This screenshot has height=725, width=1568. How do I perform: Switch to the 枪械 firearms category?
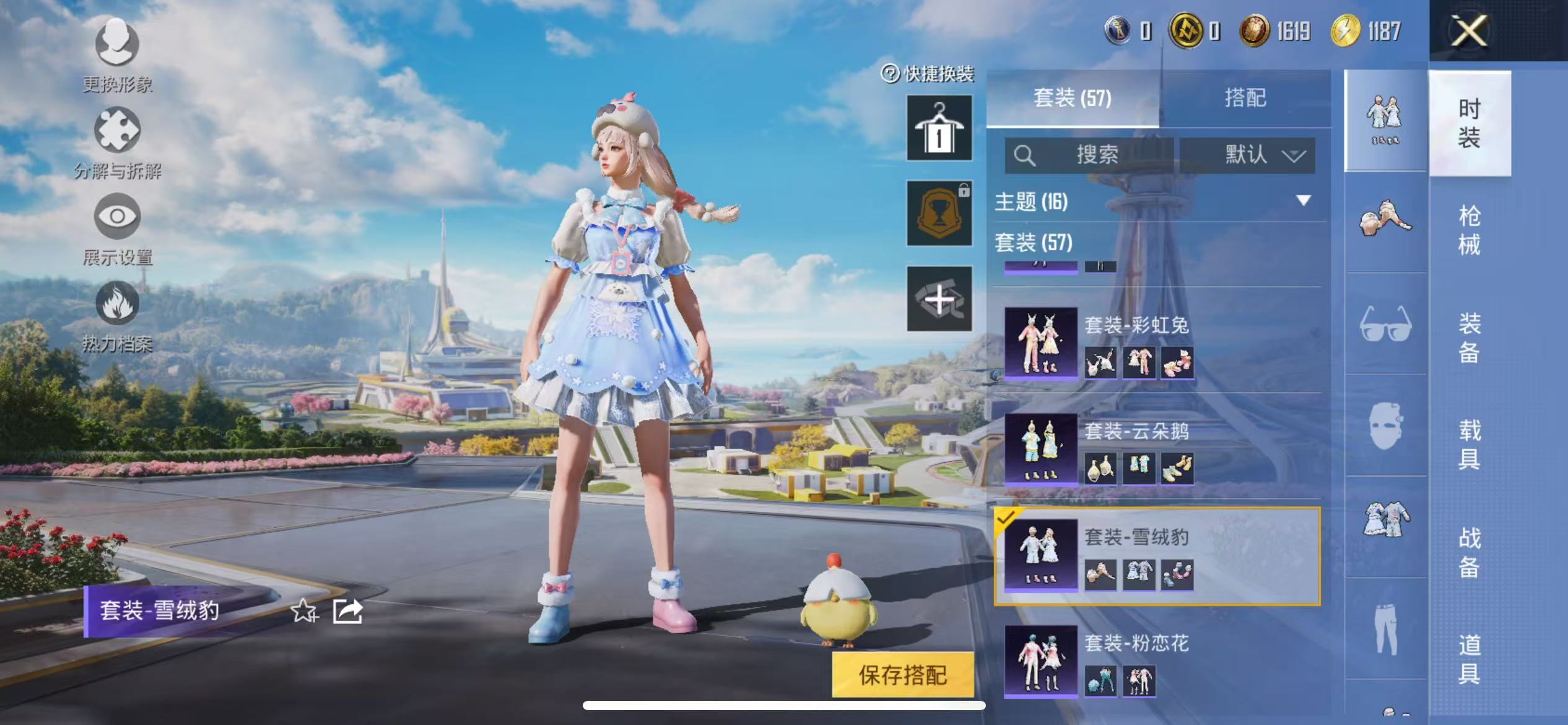(1469, 230)
